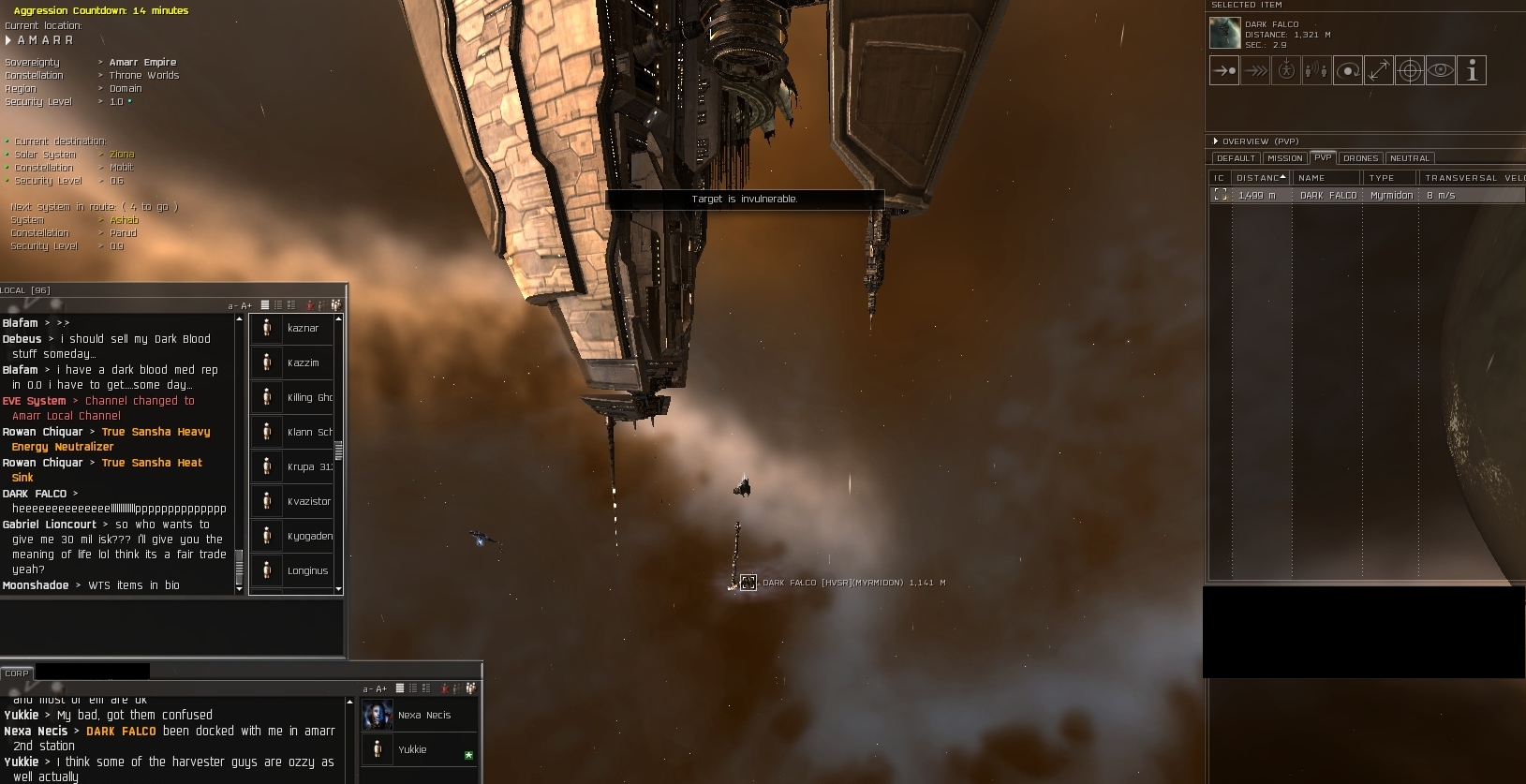This screenshot has height=784, width=1526.
Task: Activate the keep-at-range double arrow icon
Action: [1379, 70]
